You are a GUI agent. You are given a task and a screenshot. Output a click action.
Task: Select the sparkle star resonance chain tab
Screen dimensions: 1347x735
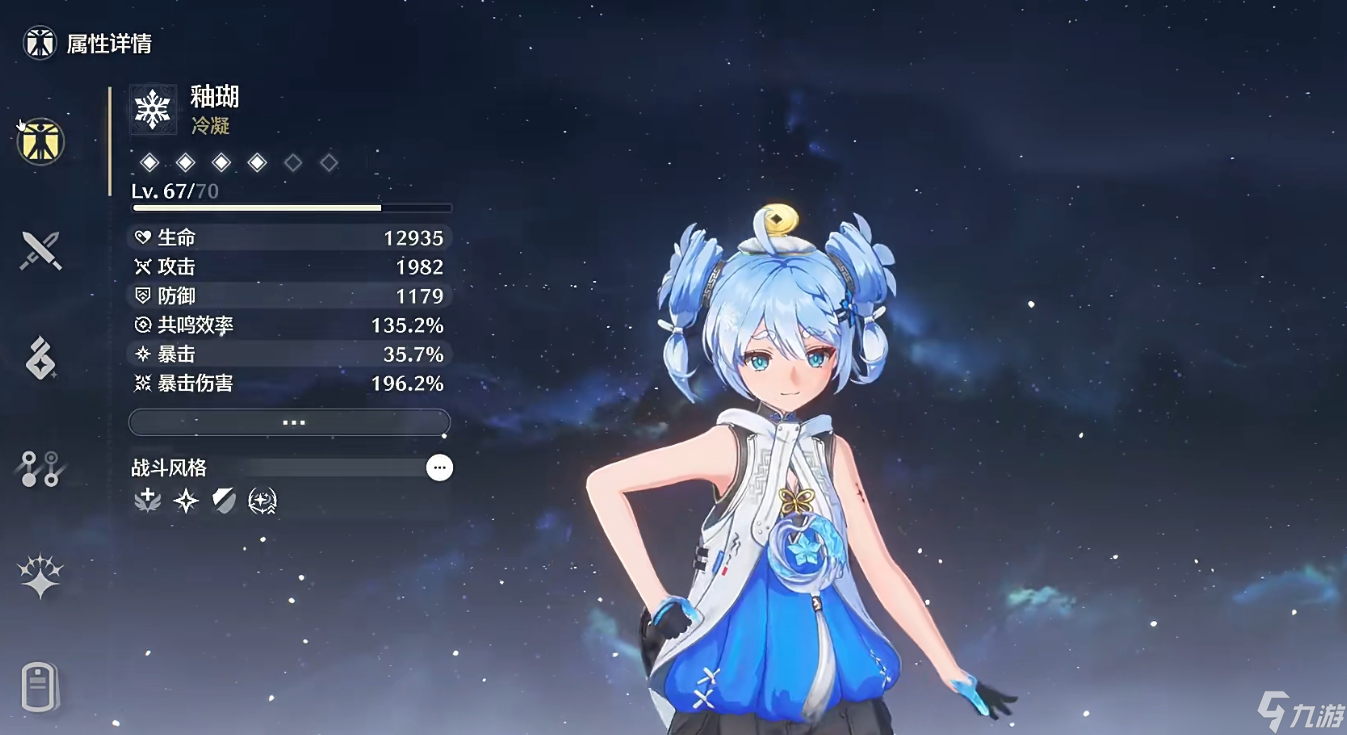pos(41,577)
